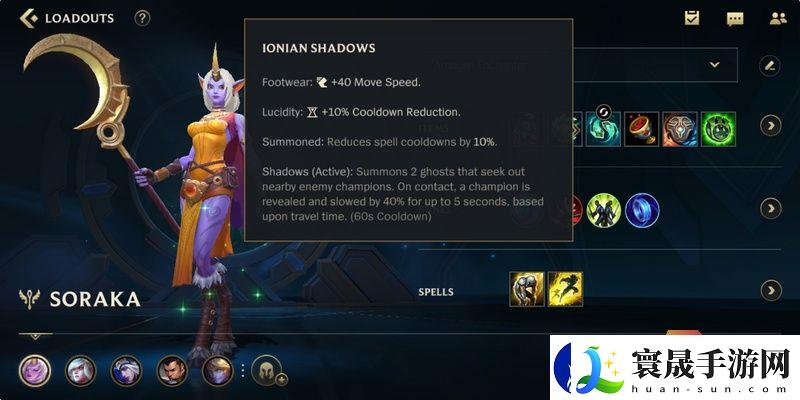Open the chat speech bubble
Viewport: 800px width, 400px height.
pos(735,18)
